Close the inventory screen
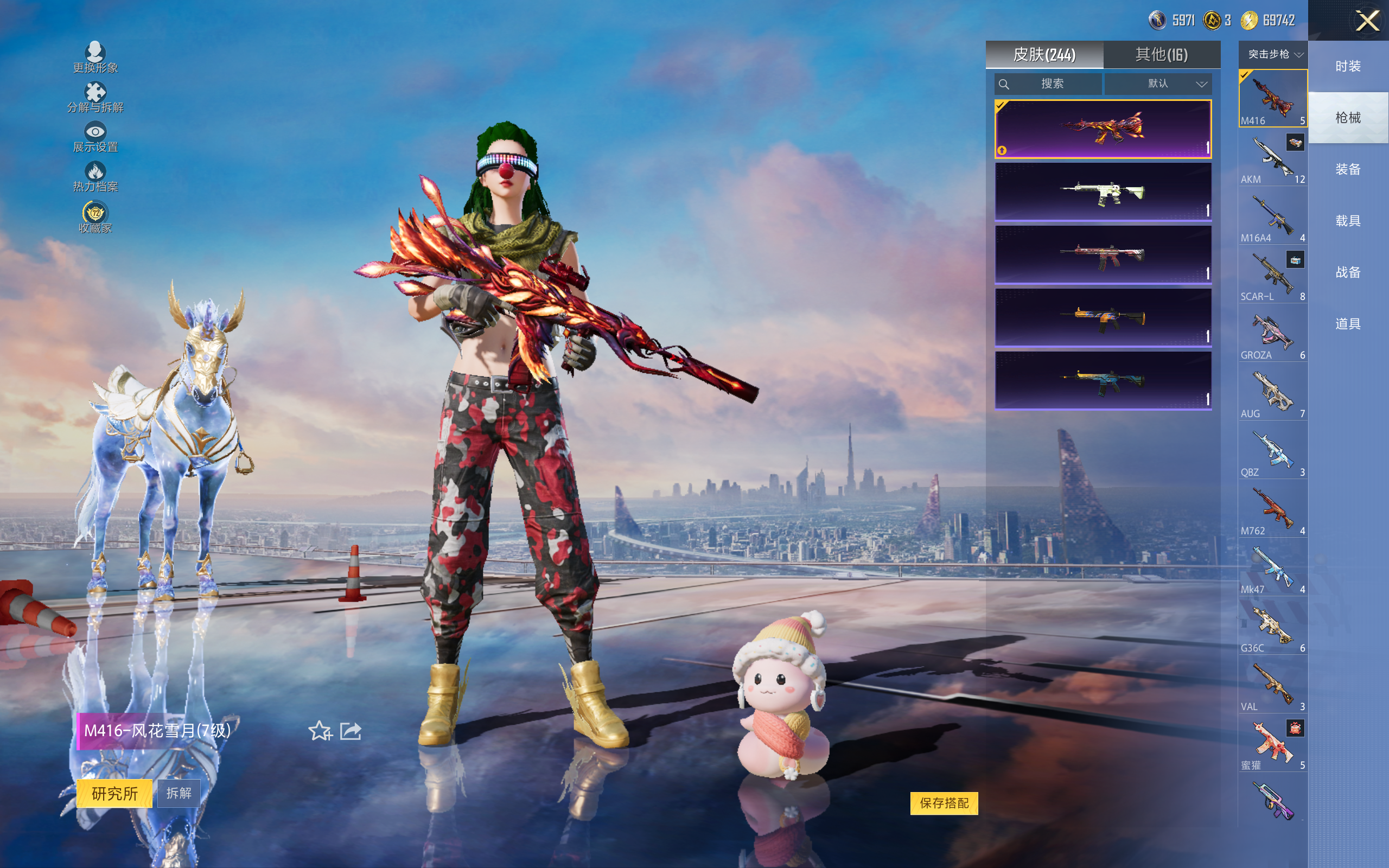1389x868 pixels. coord(1367,21)
